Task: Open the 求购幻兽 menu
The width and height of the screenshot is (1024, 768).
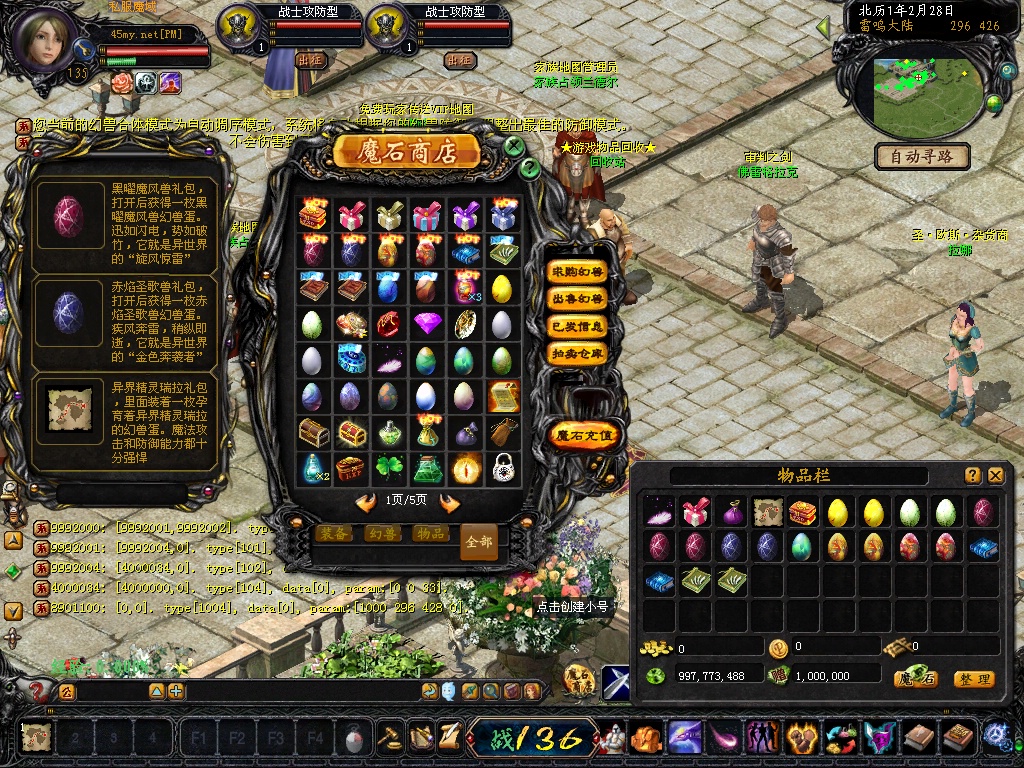Action: [x=578, y=271]
